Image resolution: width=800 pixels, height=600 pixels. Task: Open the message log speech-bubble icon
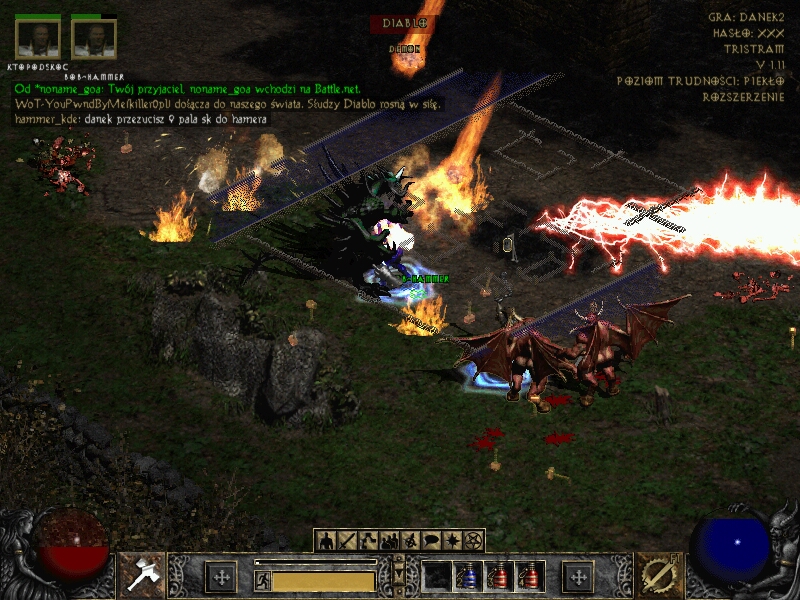coord(432,541)
